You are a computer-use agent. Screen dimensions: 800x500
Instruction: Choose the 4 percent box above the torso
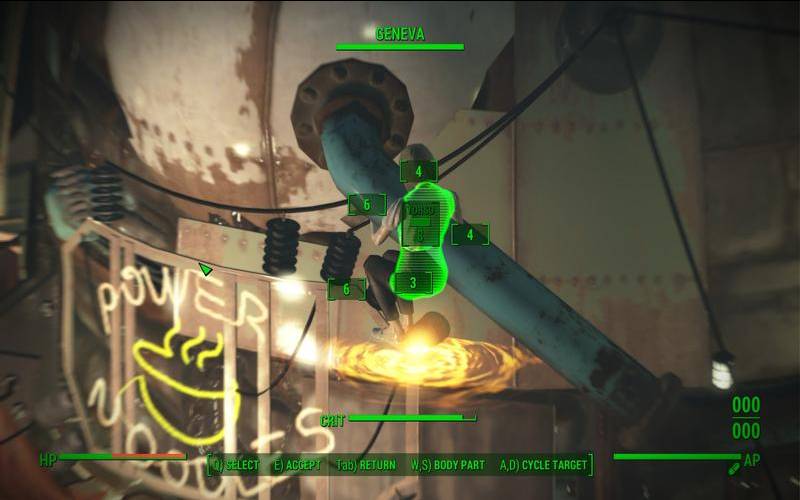418,171
